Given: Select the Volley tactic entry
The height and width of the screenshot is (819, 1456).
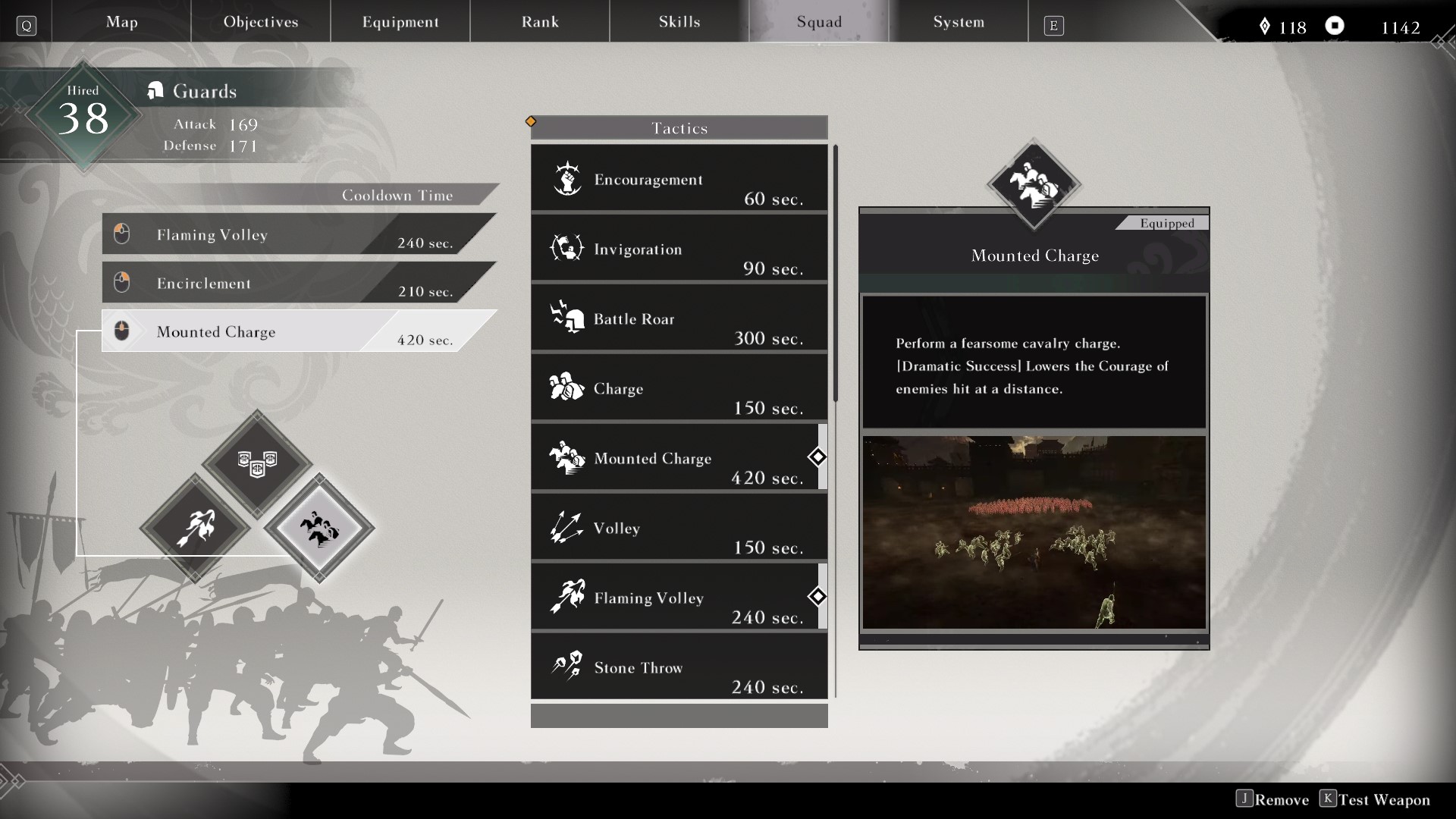Looking at the screenshot, I should tap(679, 528).
